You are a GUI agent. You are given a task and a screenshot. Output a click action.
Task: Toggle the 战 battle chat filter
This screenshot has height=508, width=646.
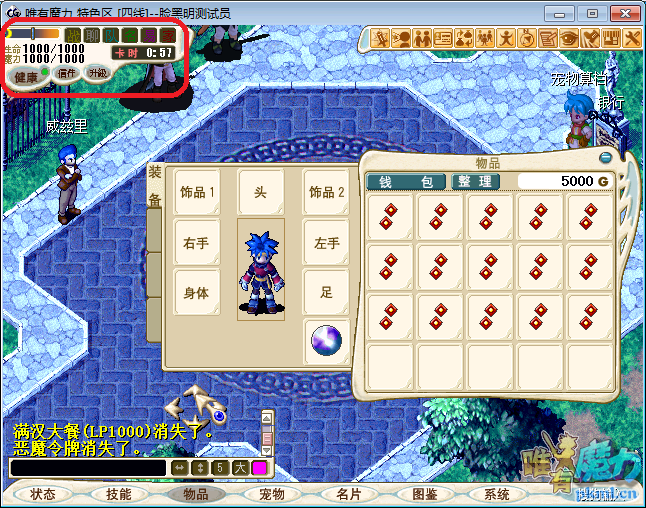point(72,35)
